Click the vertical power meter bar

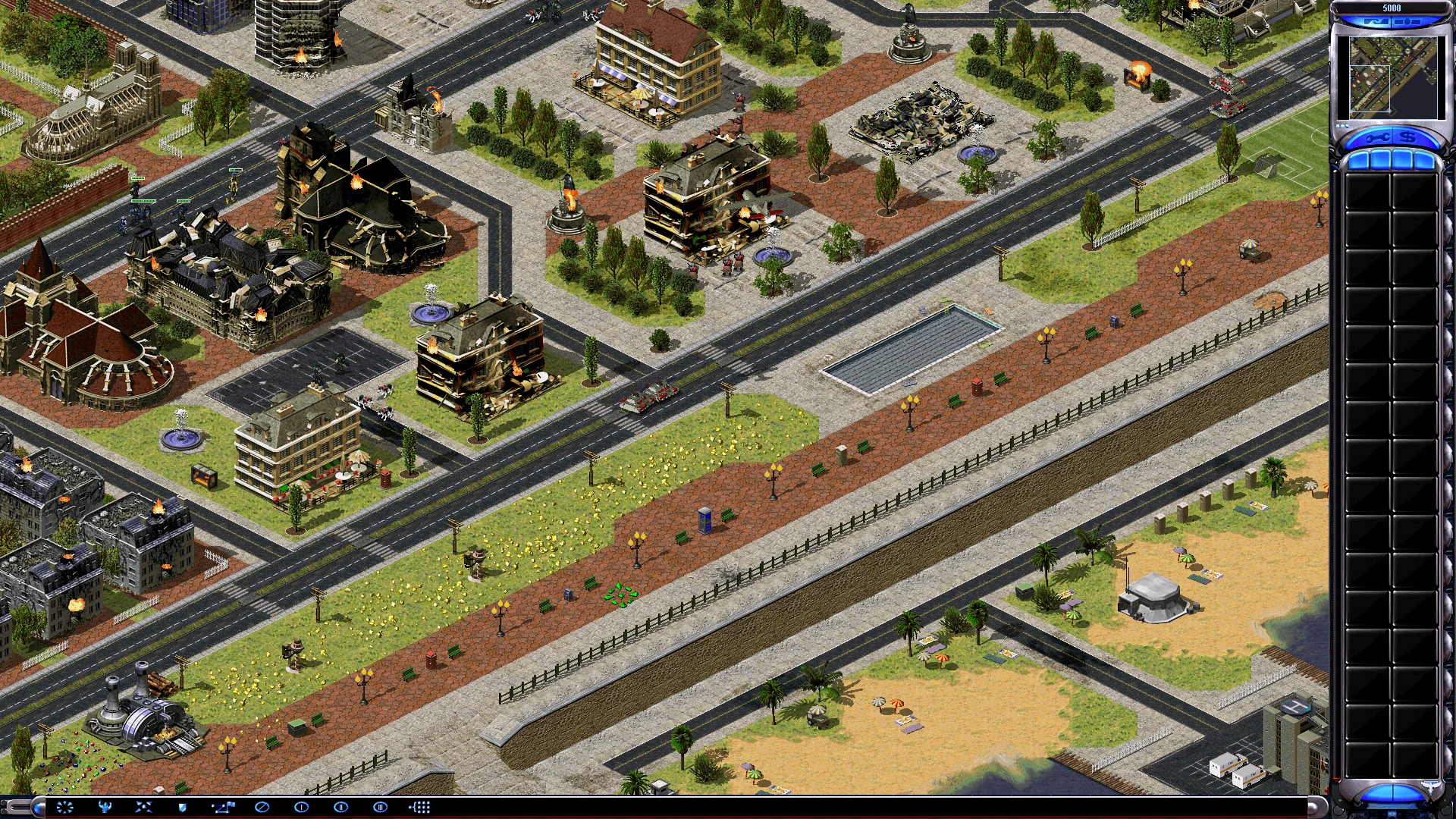(1335, 455)
